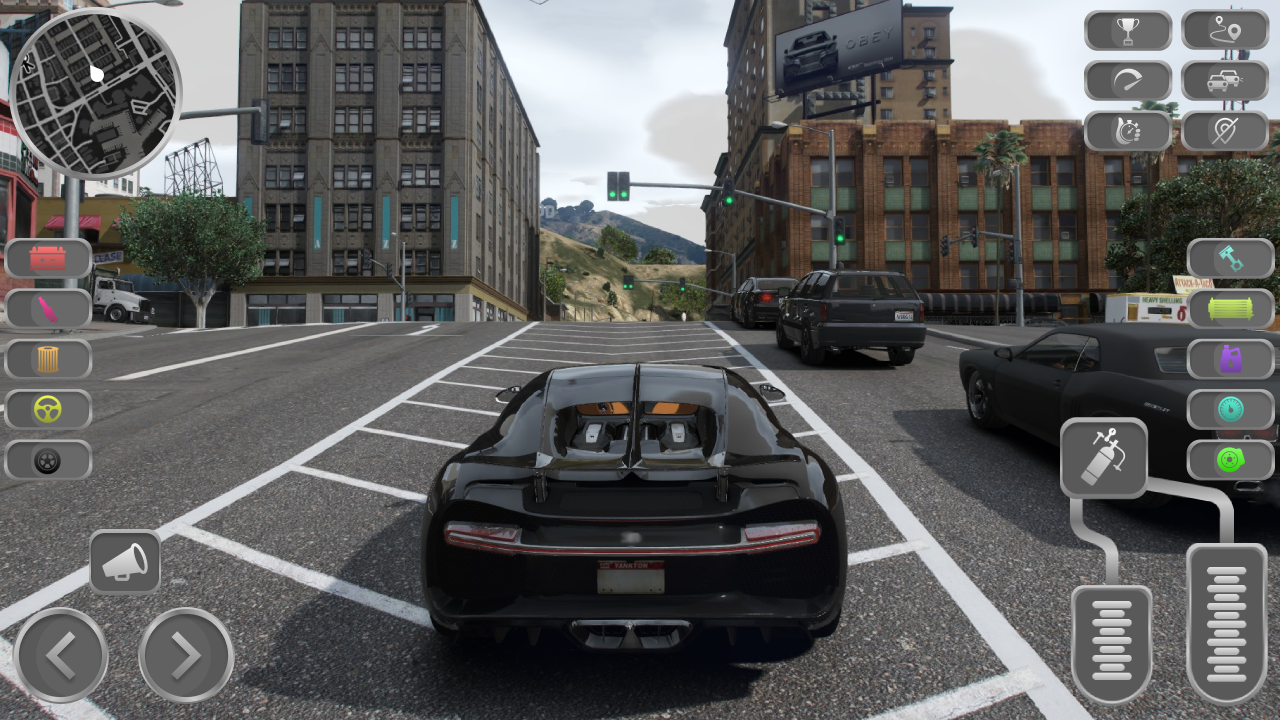This screenshot has width=1280, height=720.
Task: Choose the pink spark plug button
Action: click(48, 309)
